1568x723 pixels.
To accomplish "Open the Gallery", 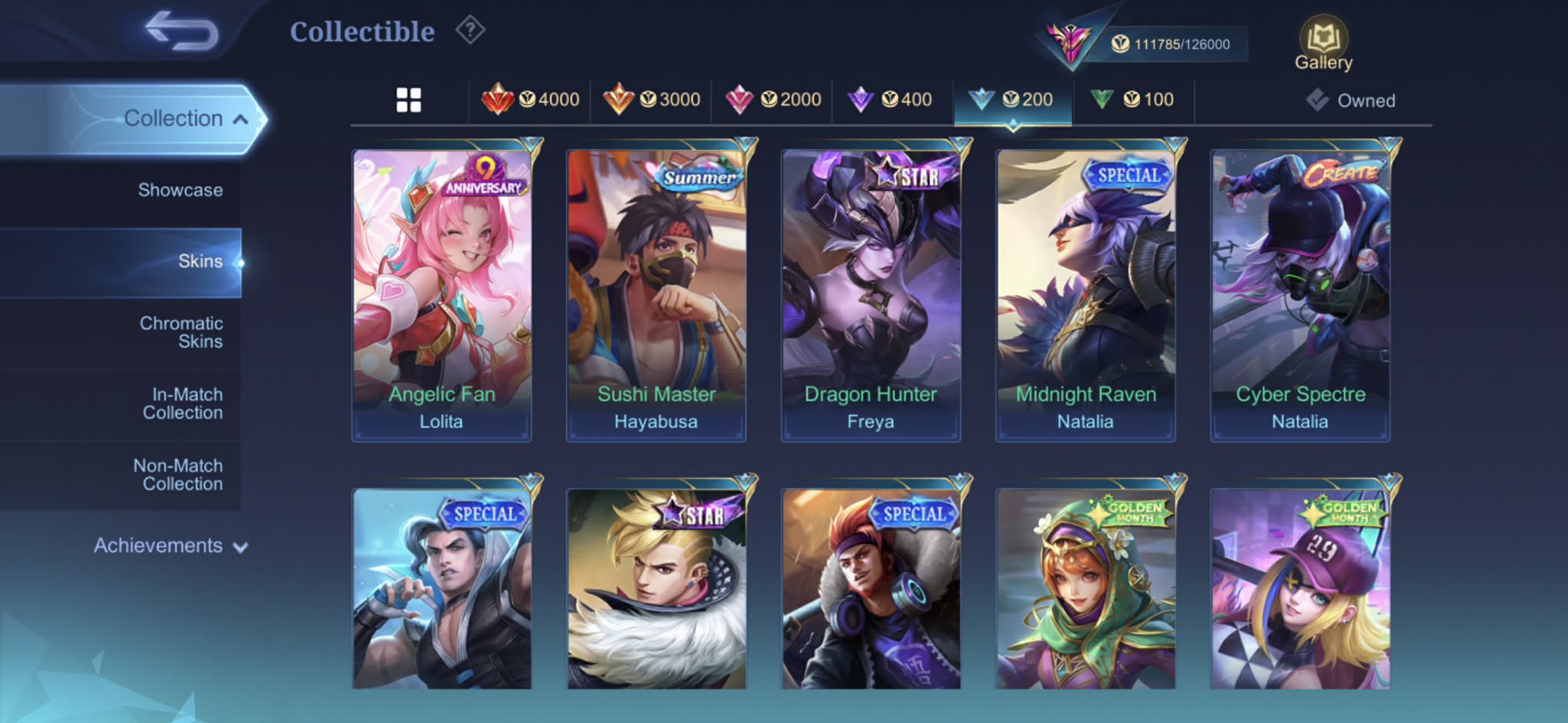I will (x=1323, y=44).
